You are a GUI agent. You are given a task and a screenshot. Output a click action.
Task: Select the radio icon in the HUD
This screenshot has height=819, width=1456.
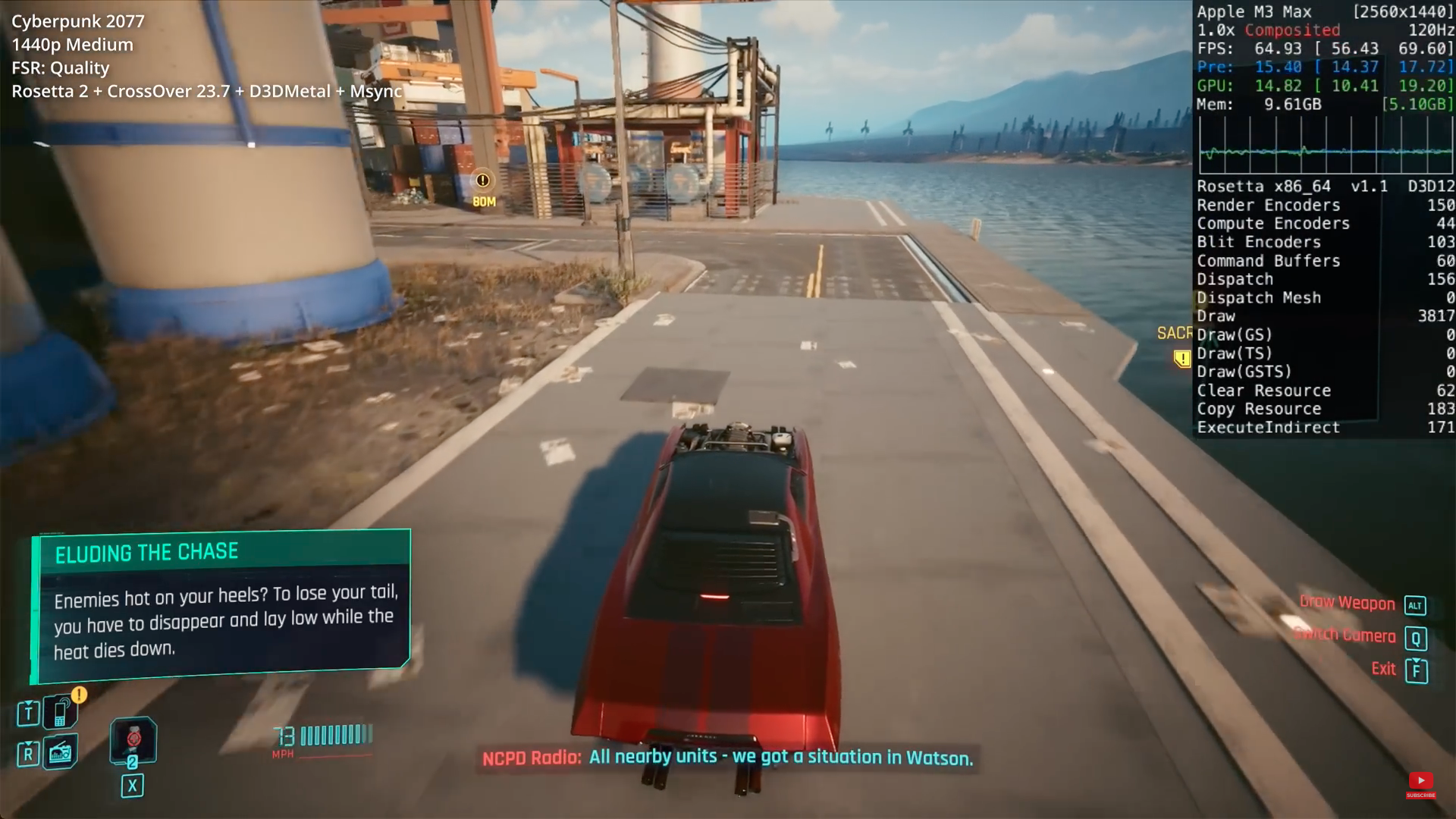point(60,753)
